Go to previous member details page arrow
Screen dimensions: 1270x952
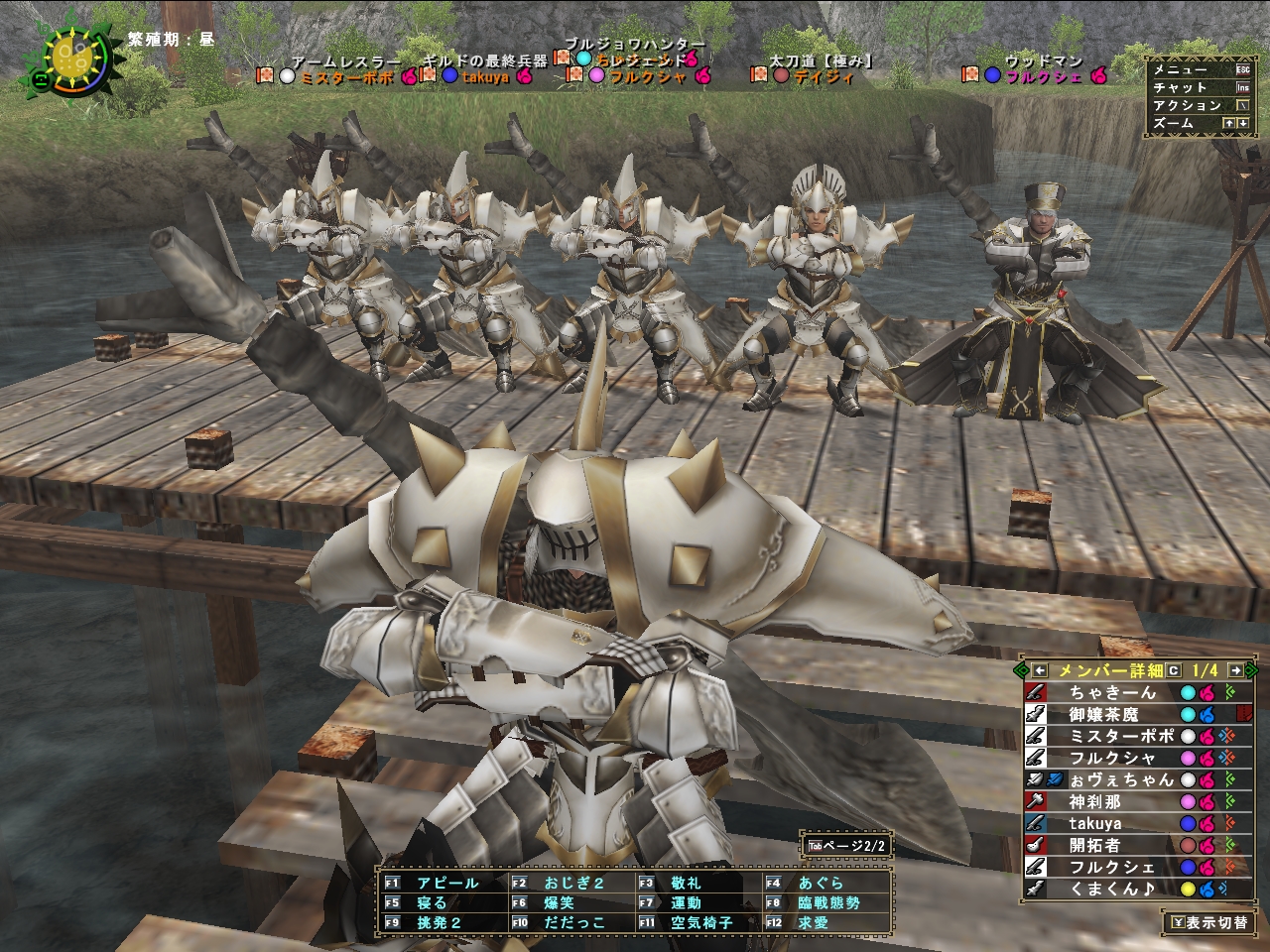(1040, 670)
